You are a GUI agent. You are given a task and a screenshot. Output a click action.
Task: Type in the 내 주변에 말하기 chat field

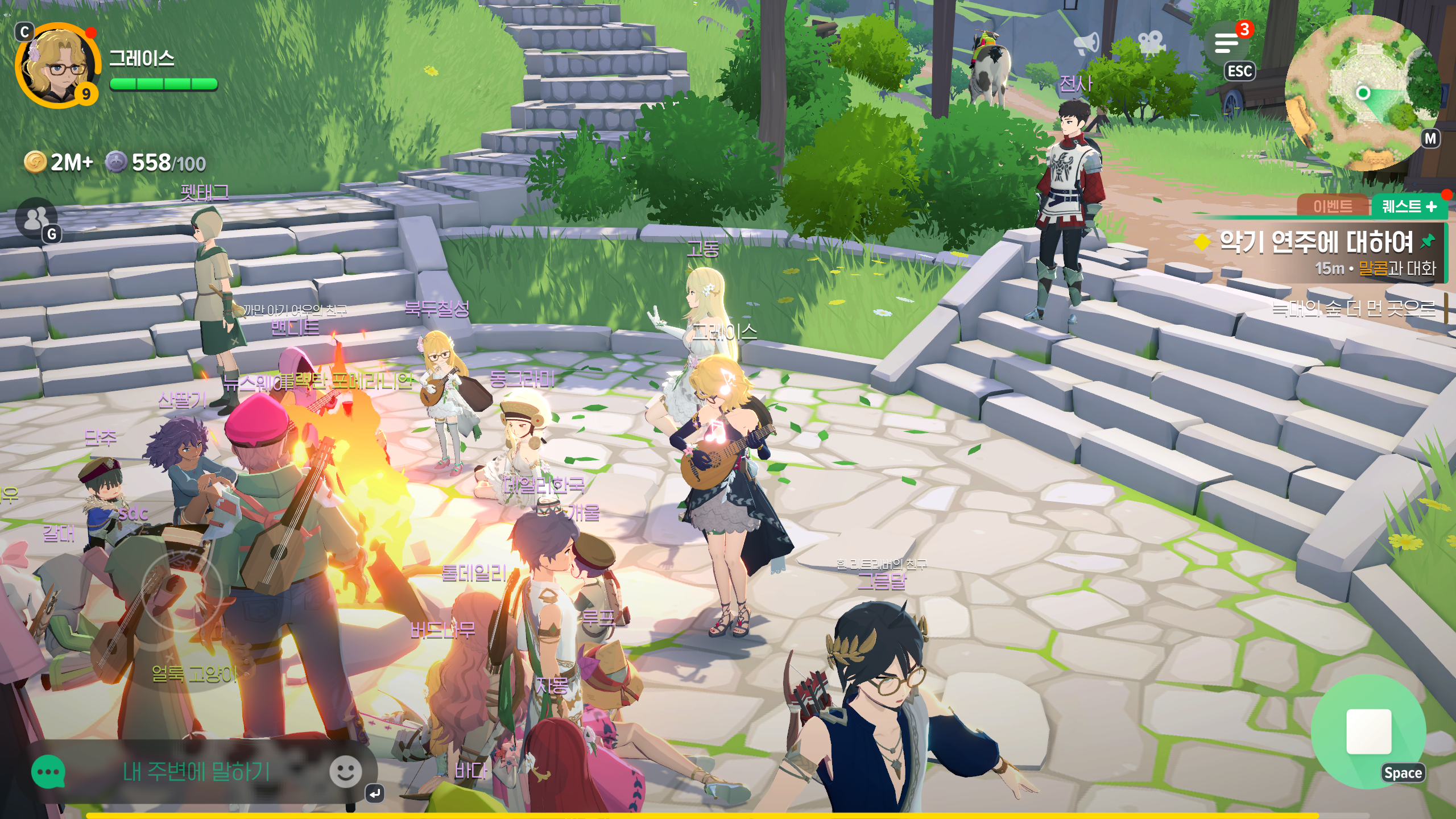[196, 772]
